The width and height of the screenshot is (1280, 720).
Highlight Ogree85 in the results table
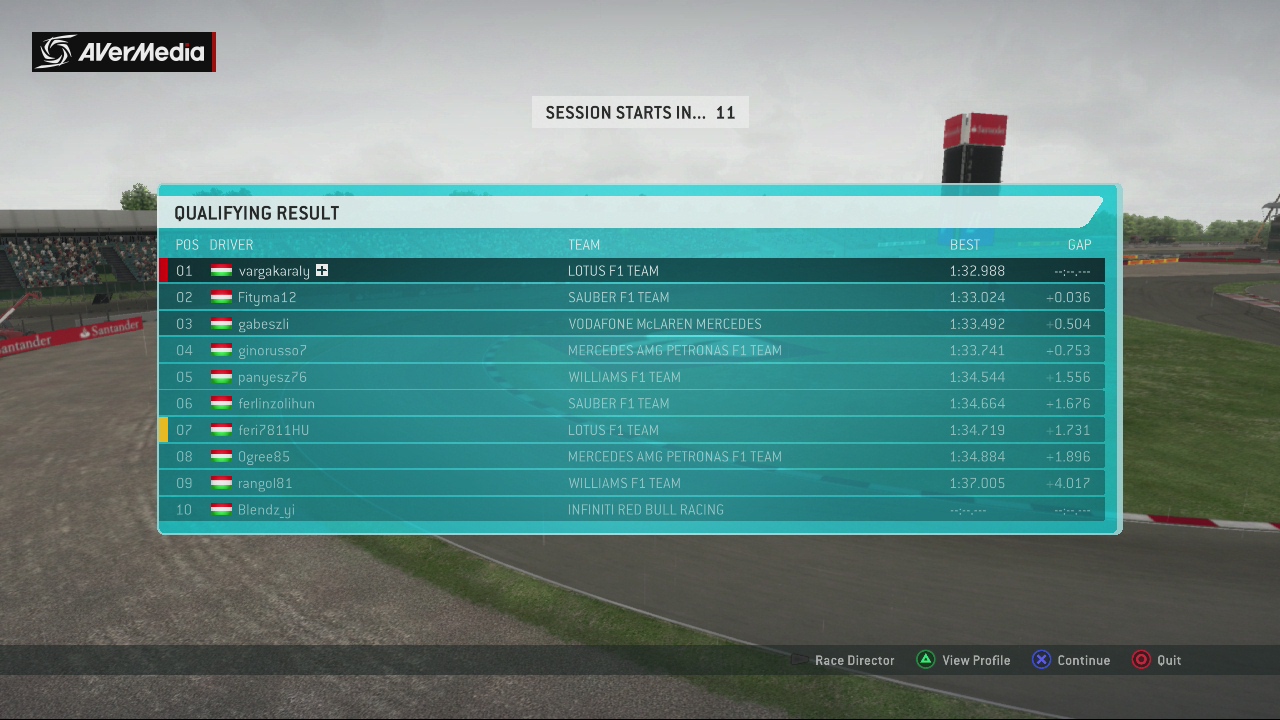pyautogui.click(x=630, y=456)
